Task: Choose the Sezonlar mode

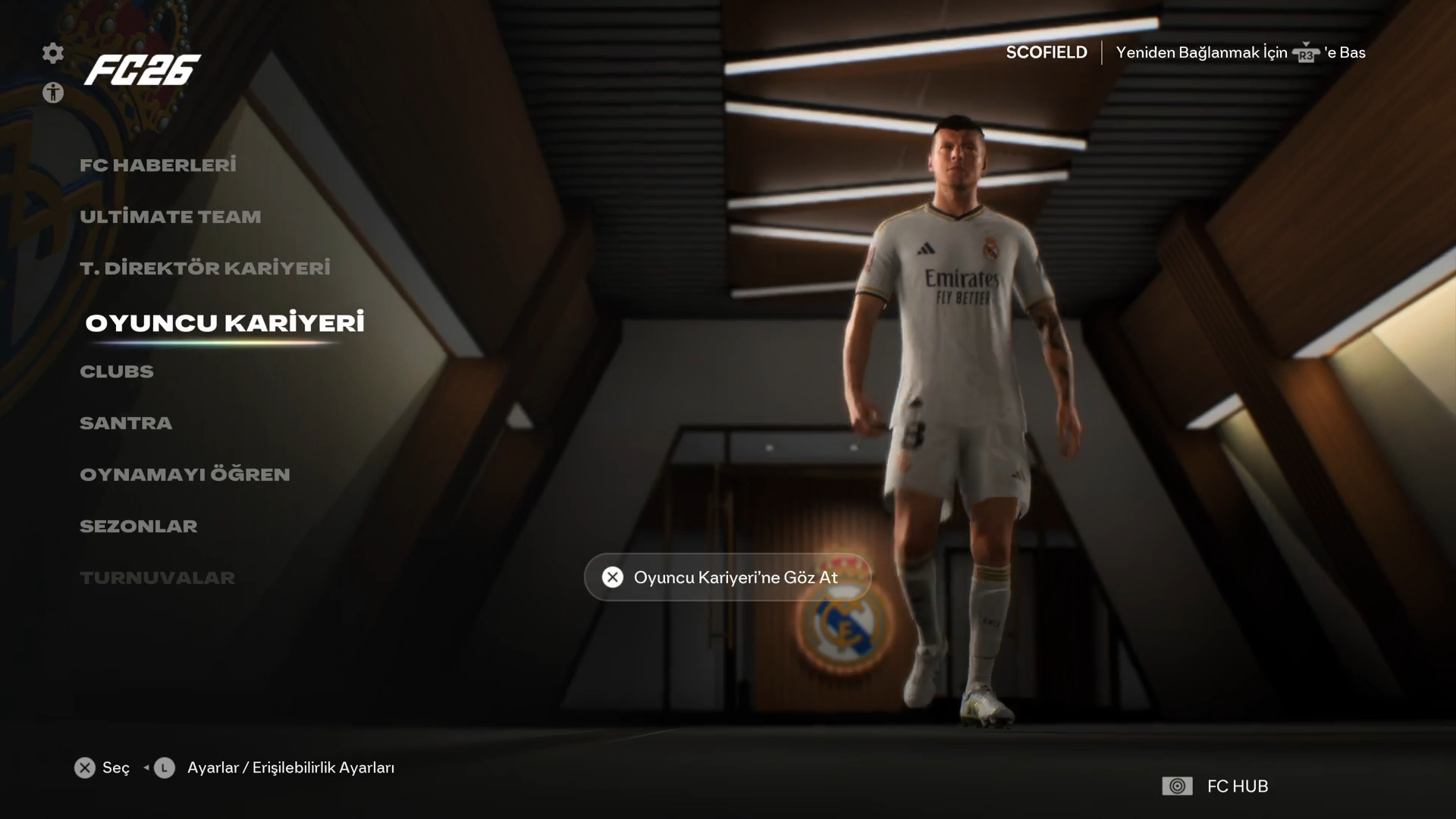Action: point(138,526)
